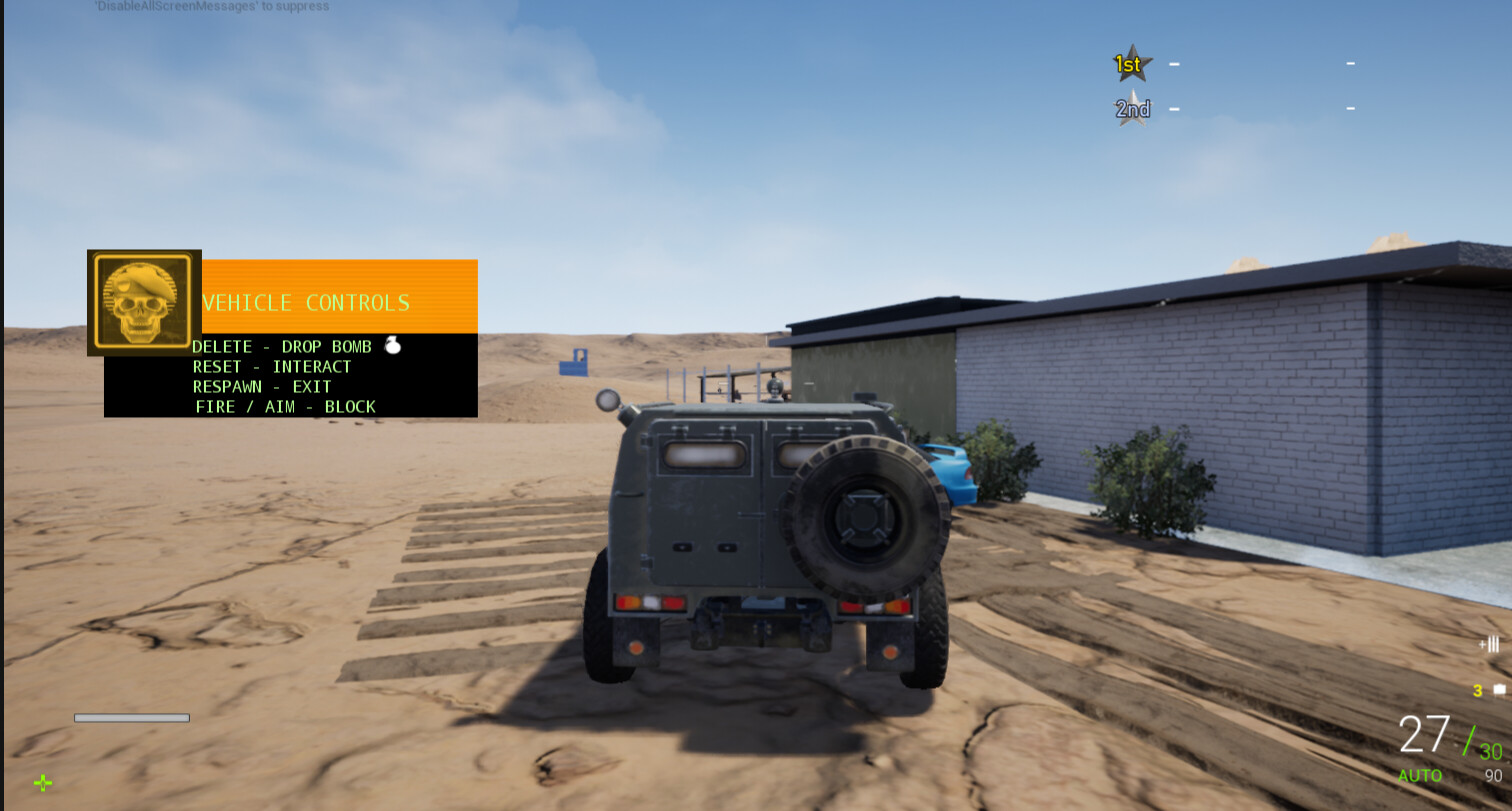Select the bomb icon next to DROP BOMB
The width and height of the screenshot is (1512, 811).
(391, 345)
